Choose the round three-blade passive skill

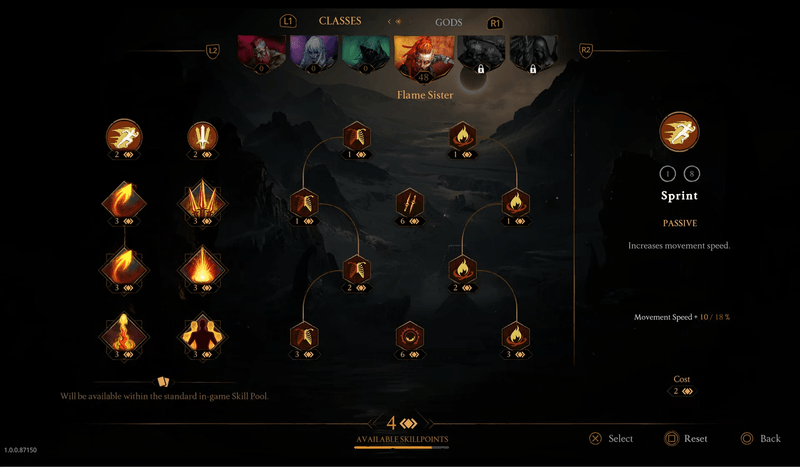pyautogui.click(x=203, y=135)
